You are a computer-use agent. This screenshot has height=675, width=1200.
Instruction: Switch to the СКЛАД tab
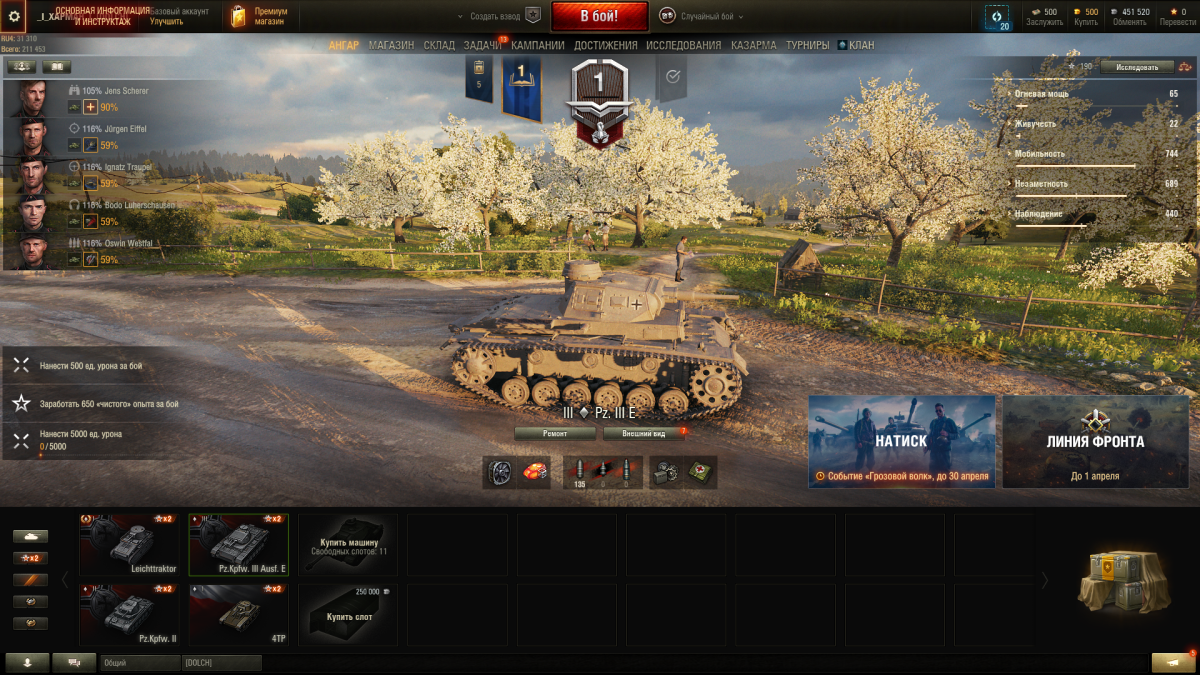(439, 45)
